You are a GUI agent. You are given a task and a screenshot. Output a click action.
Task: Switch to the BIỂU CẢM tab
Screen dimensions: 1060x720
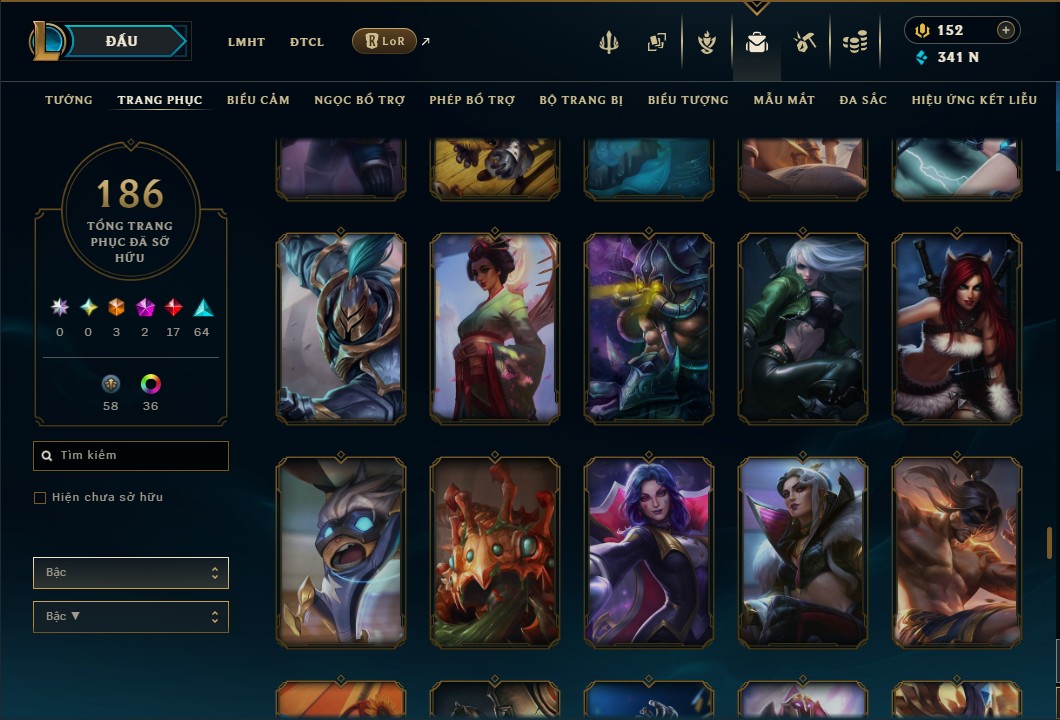click(x=258, y=100)
